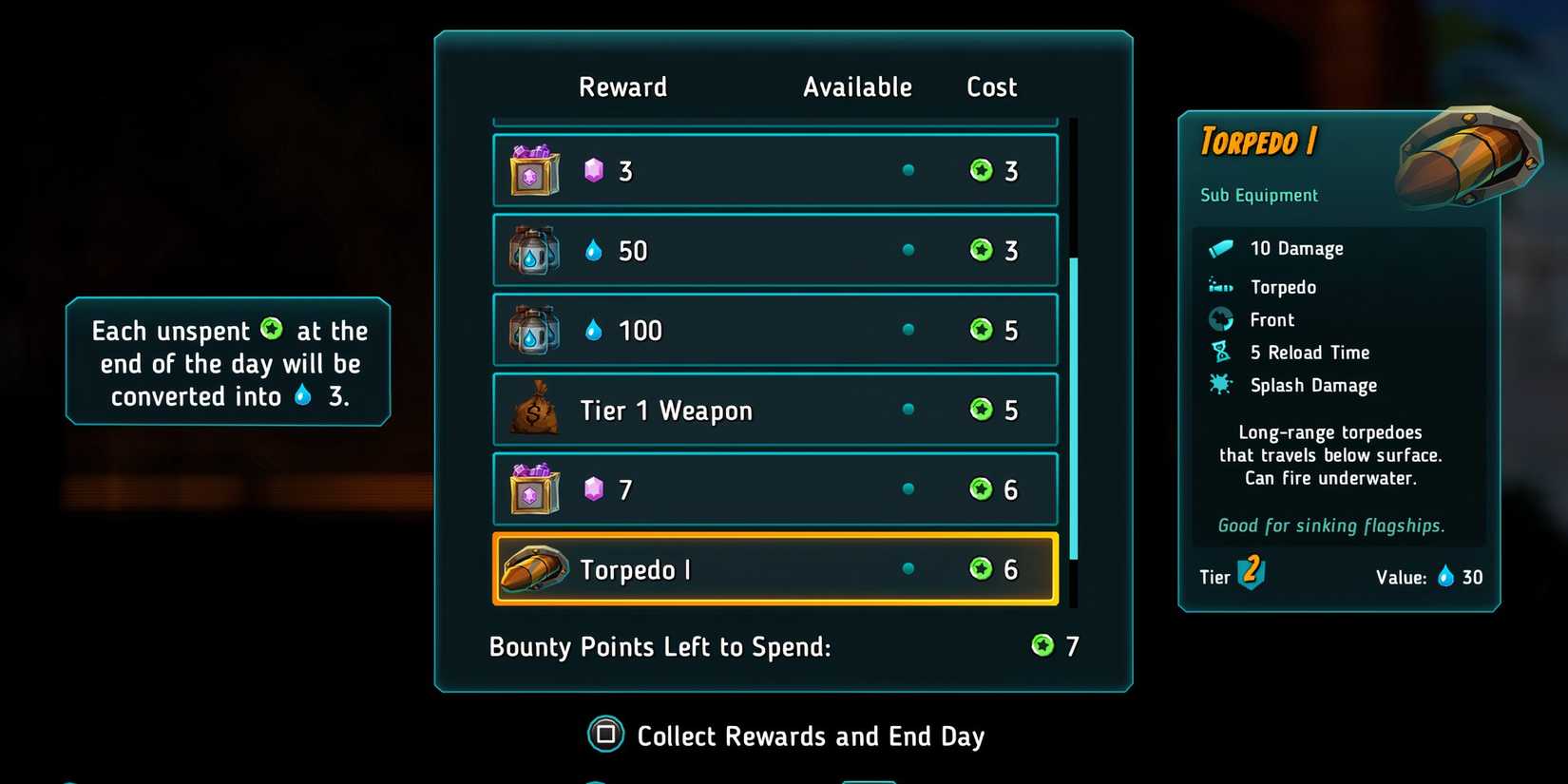Select the highlighted Torpedo I reward row

(774, 568)
